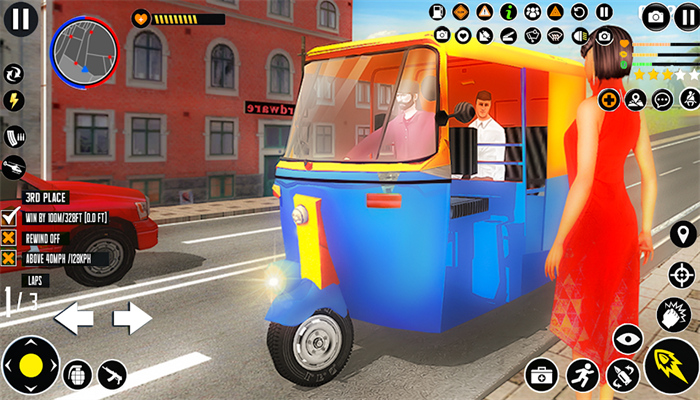Tap the punch fist icon
The width and height of the screenshot is (700, 400).
(675, 315)
